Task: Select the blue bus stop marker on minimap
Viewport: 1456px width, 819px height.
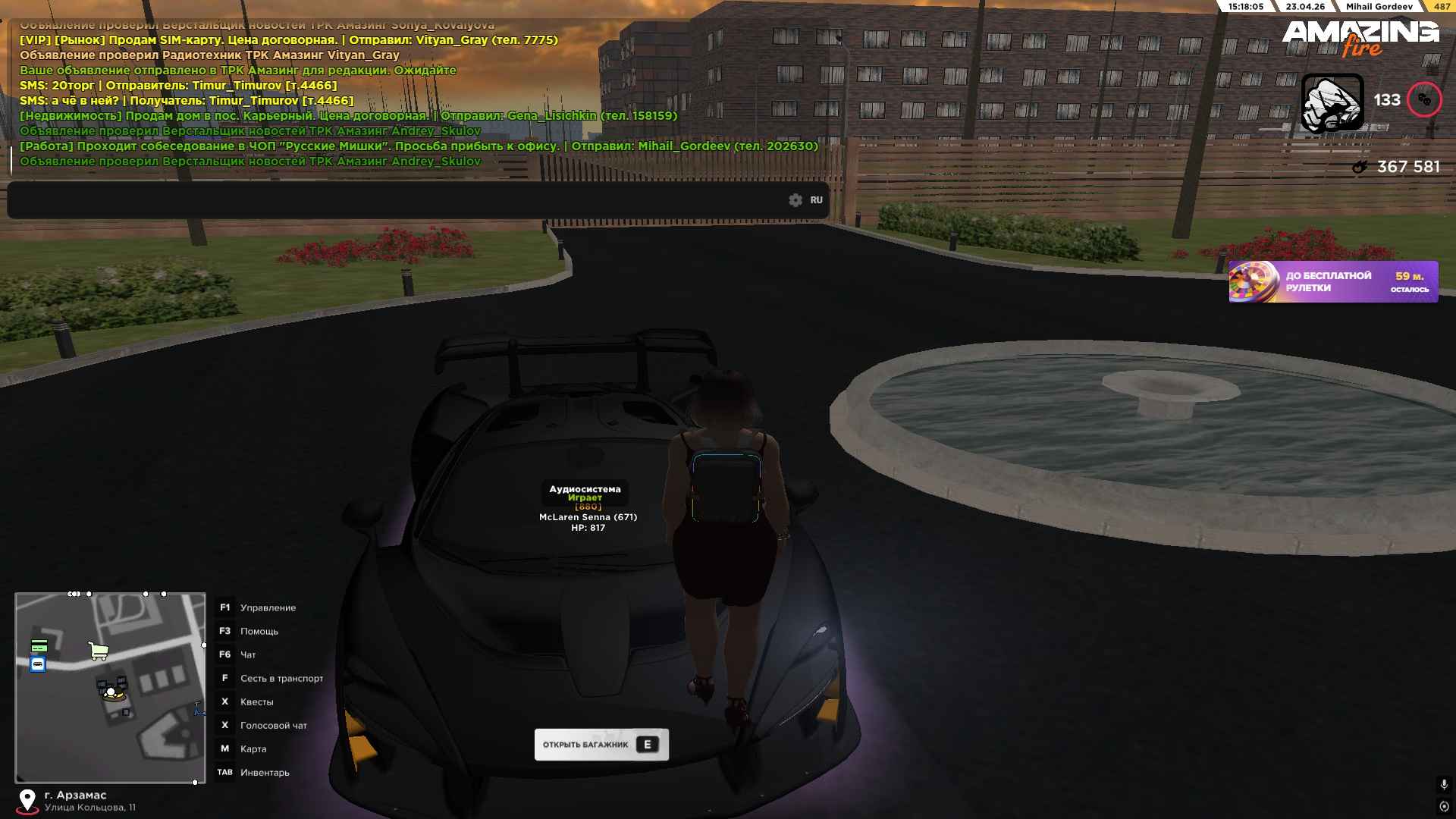Action: tap(38, 665)
